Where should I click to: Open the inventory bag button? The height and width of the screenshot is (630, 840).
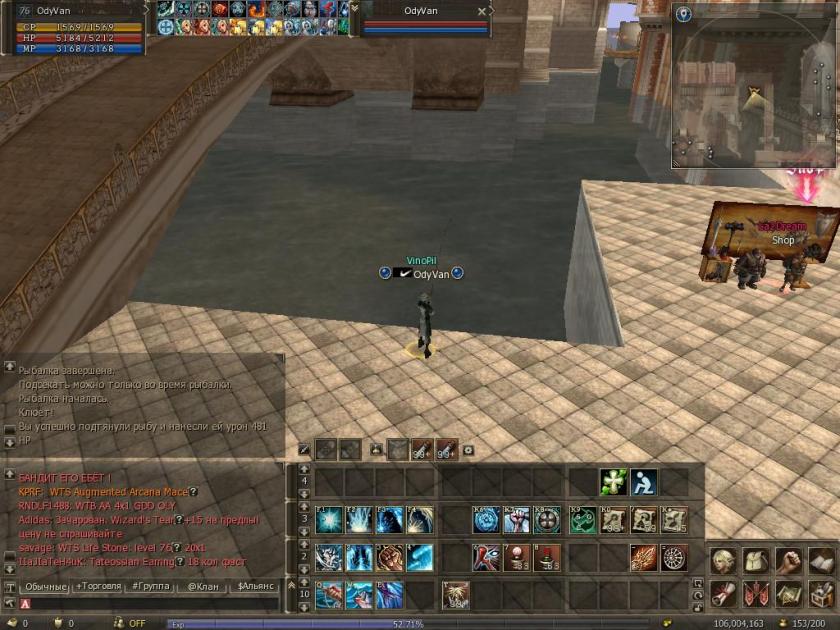pyautogui.click(x=756, y=562)
